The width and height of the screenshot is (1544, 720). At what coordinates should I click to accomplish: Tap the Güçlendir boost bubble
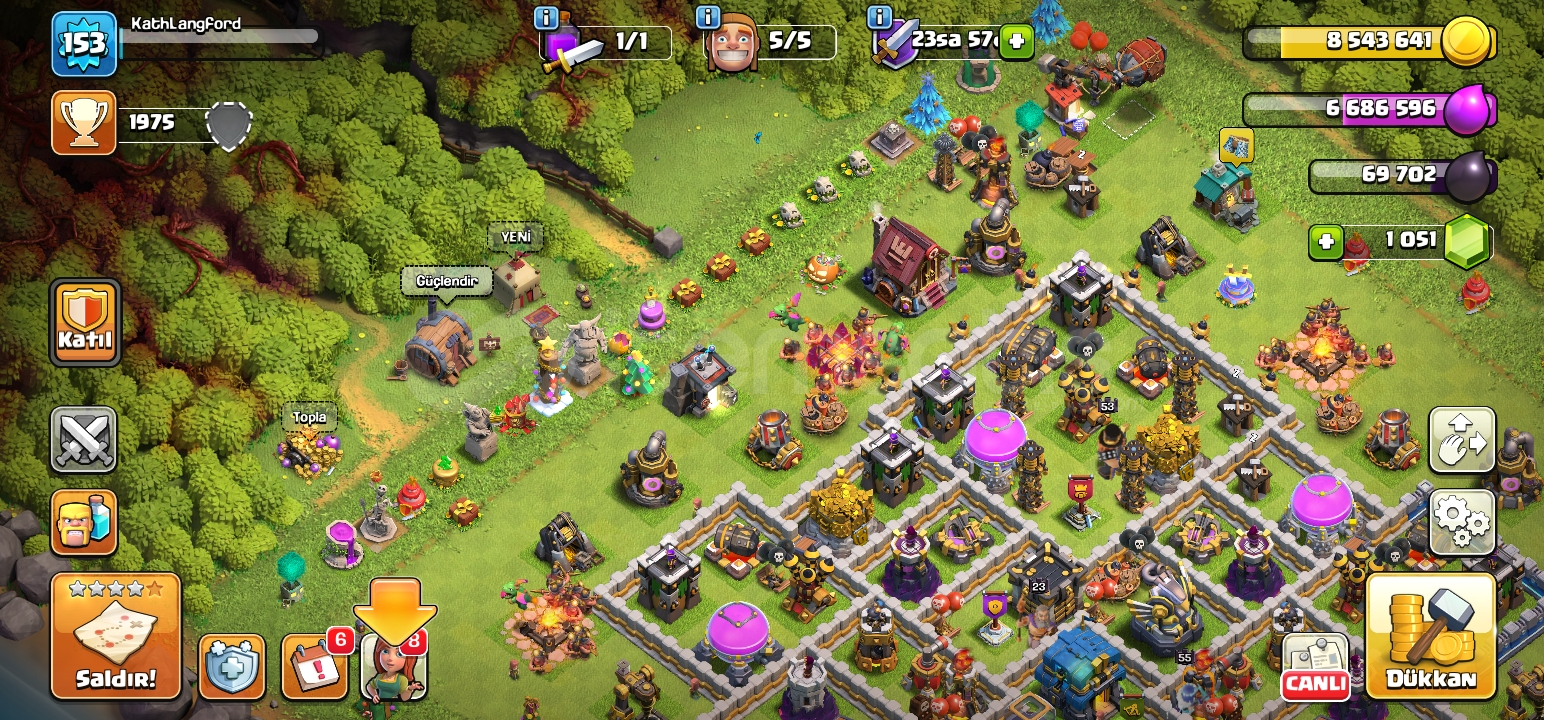447,282
